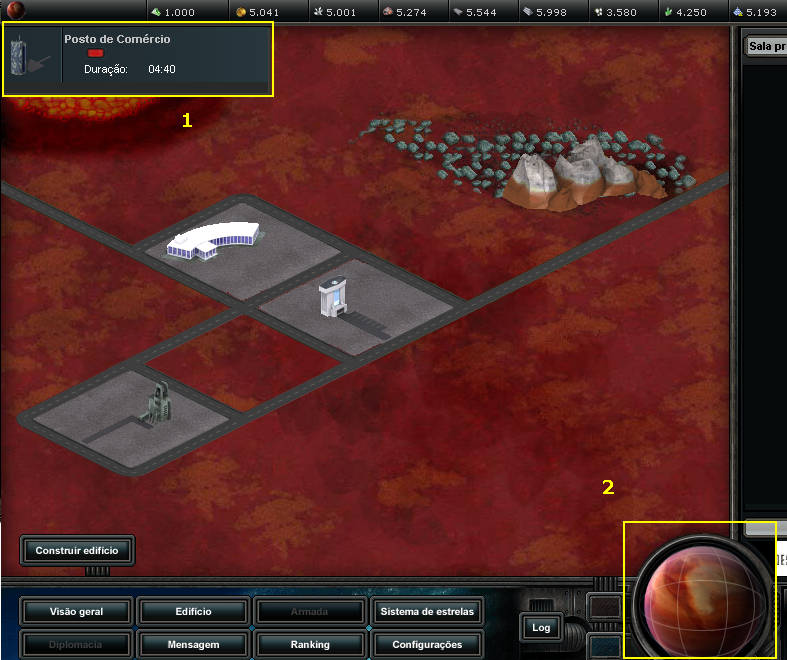787x660 pixels.
Task: Click the planet icon in top bar
Action: pyautogui.click(x=16, y=11)
